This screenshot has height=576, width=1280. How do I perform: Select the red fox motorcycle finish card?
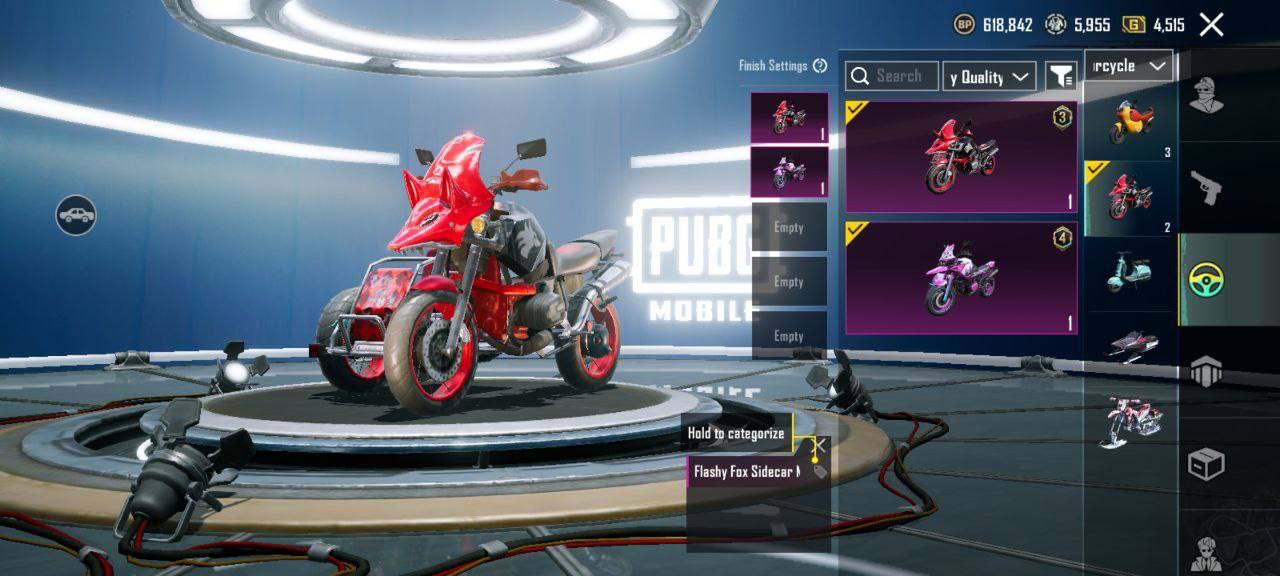click(x=961, y=156)
